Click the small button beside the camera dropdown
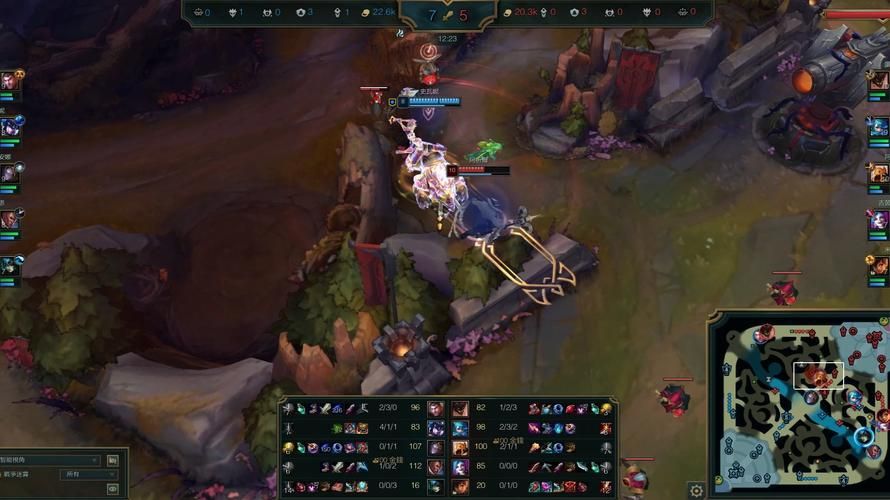890x500 pixels. click(x=113, y=460)
